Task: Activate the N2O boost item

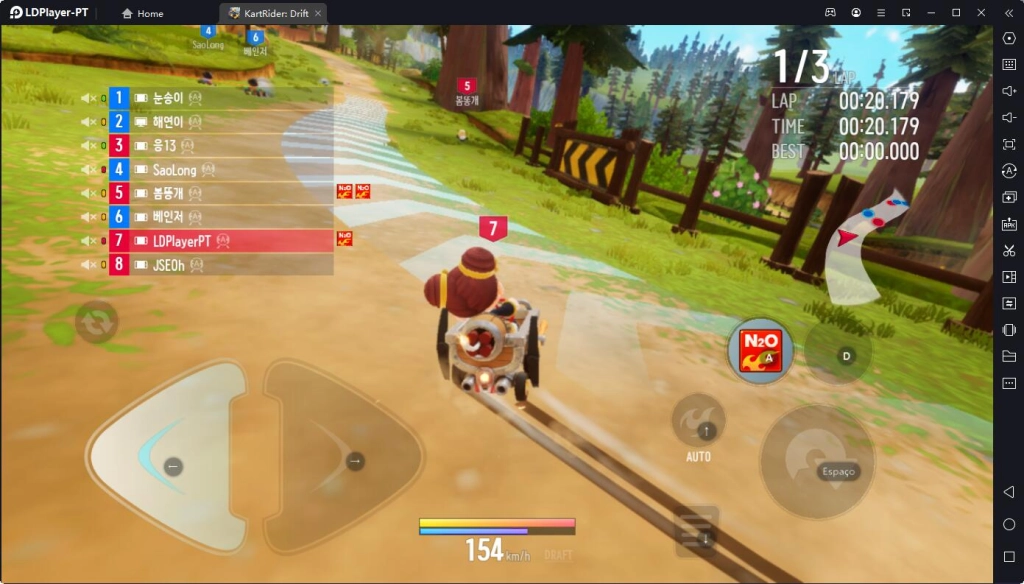Action: point(760,350)
